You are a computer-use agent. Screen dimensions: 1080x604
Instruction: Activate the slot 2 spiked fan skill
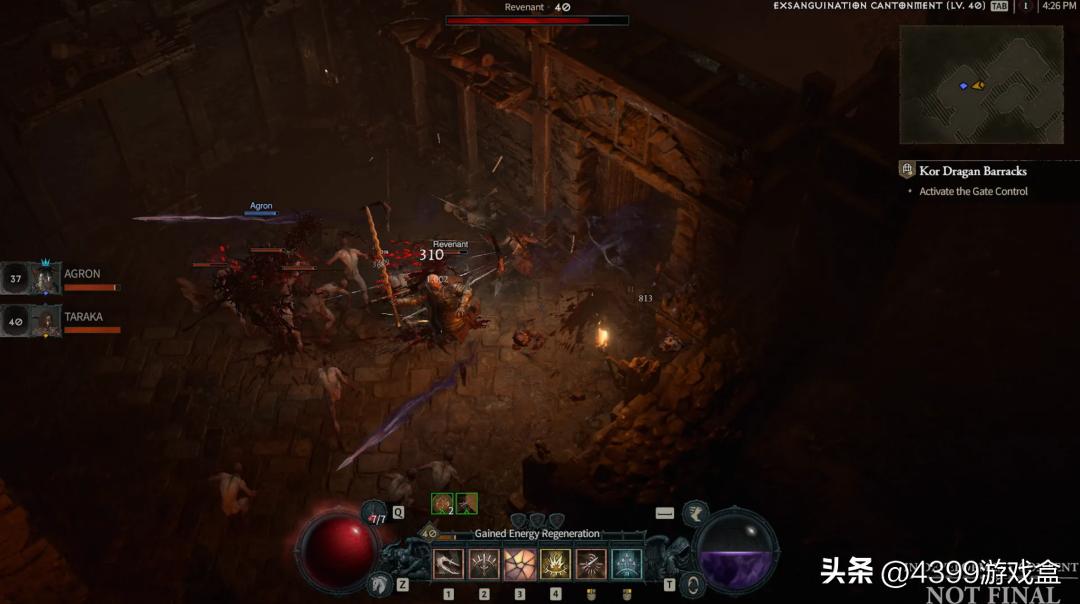(484, 564)
